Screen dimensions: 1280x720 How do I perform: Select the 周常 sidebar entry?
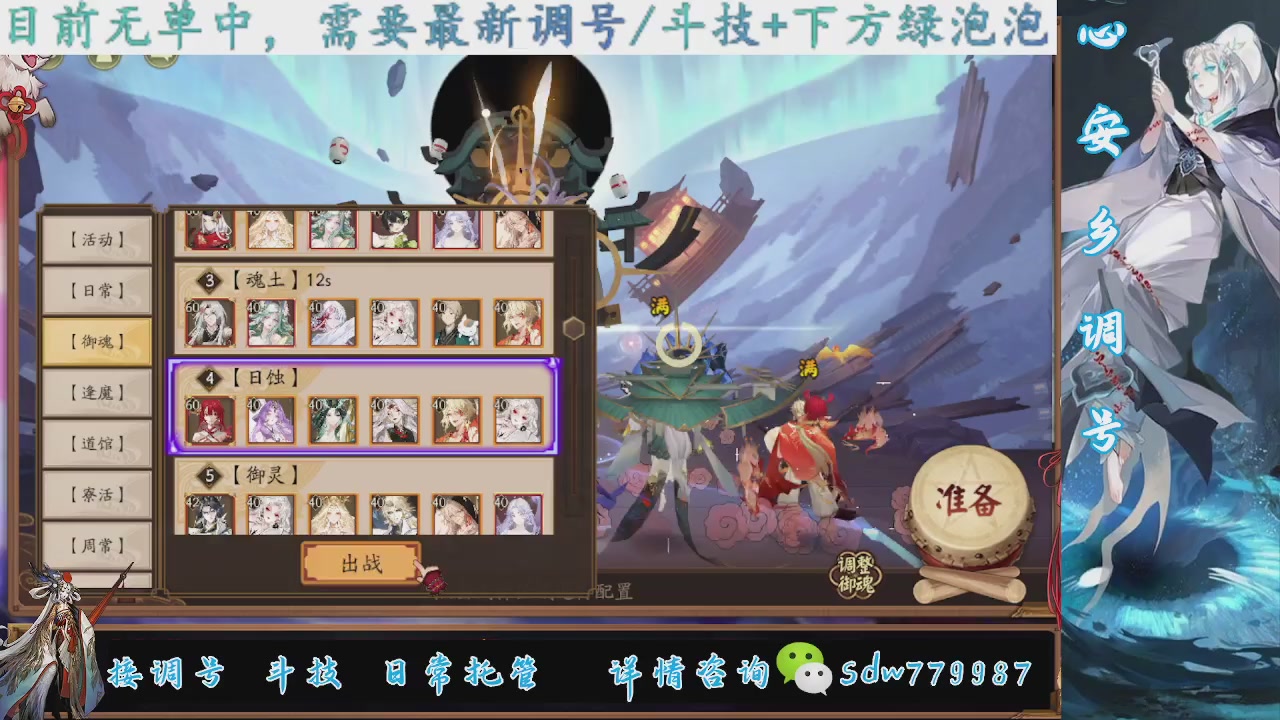(x=96, y=544)
